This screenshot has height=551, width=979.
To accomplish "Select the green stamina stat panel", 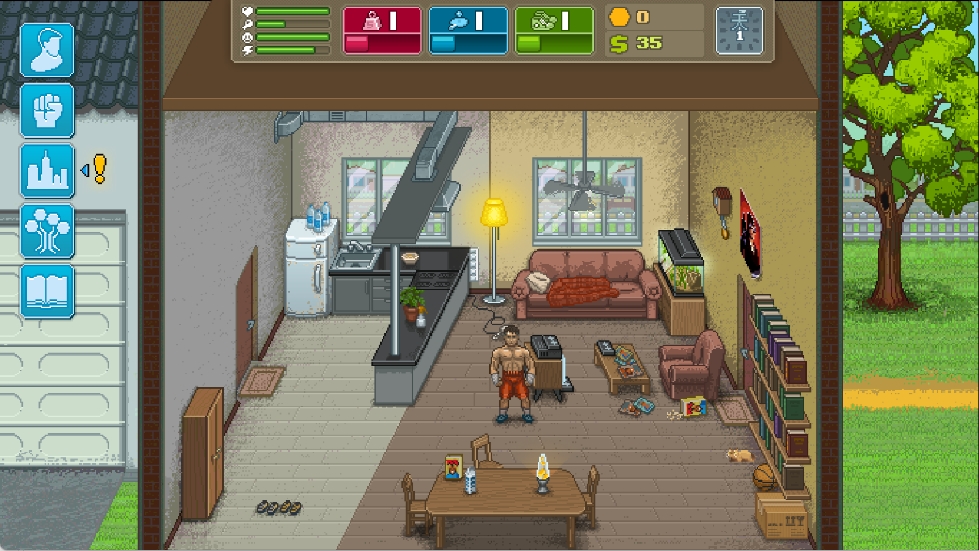I will click(554, 30).
